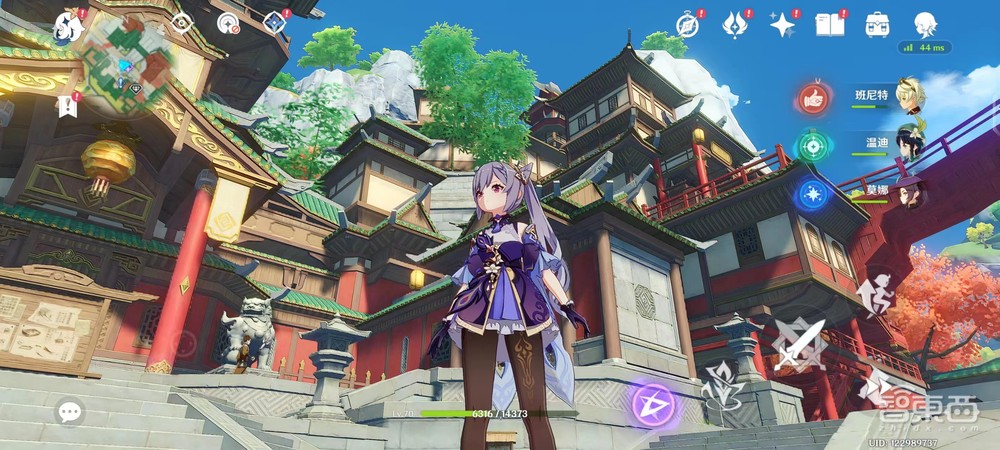Open the Paimon menu
This screenshot has width=1000, height=450.
coord(69,27)
